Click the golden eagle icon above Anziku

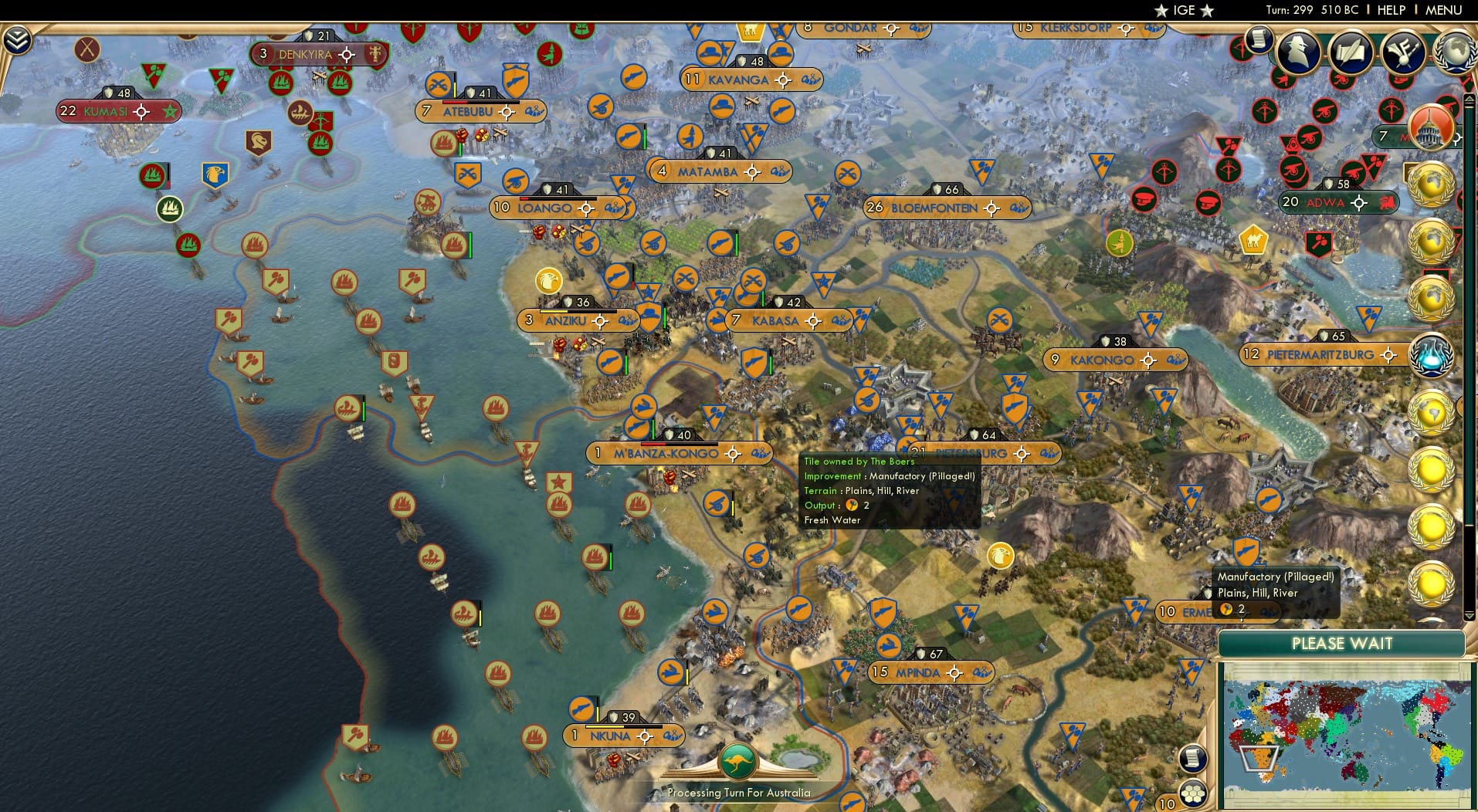[x=549, y=282]
